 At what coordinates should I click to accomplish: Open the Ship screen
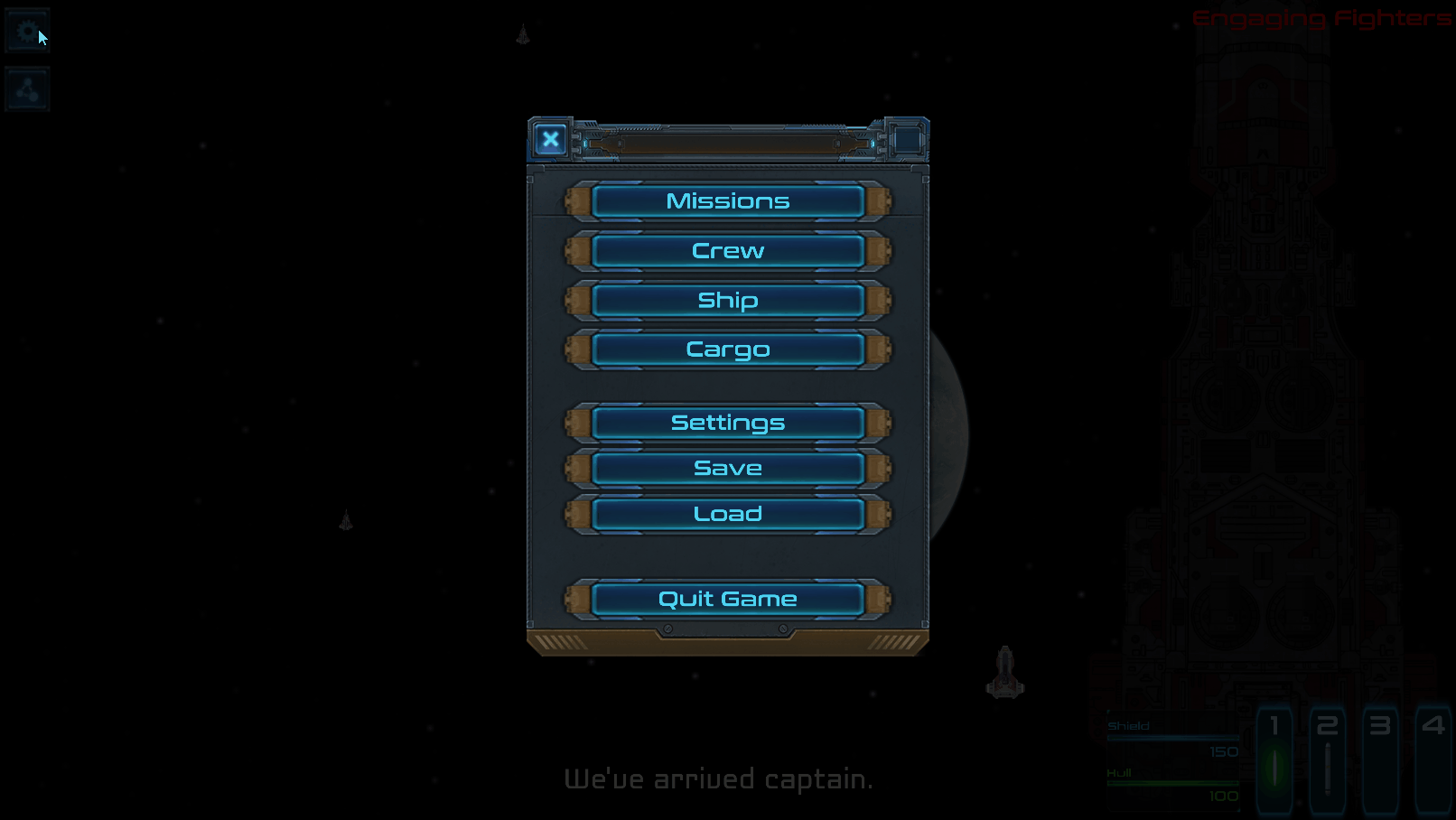pos(726,300)
